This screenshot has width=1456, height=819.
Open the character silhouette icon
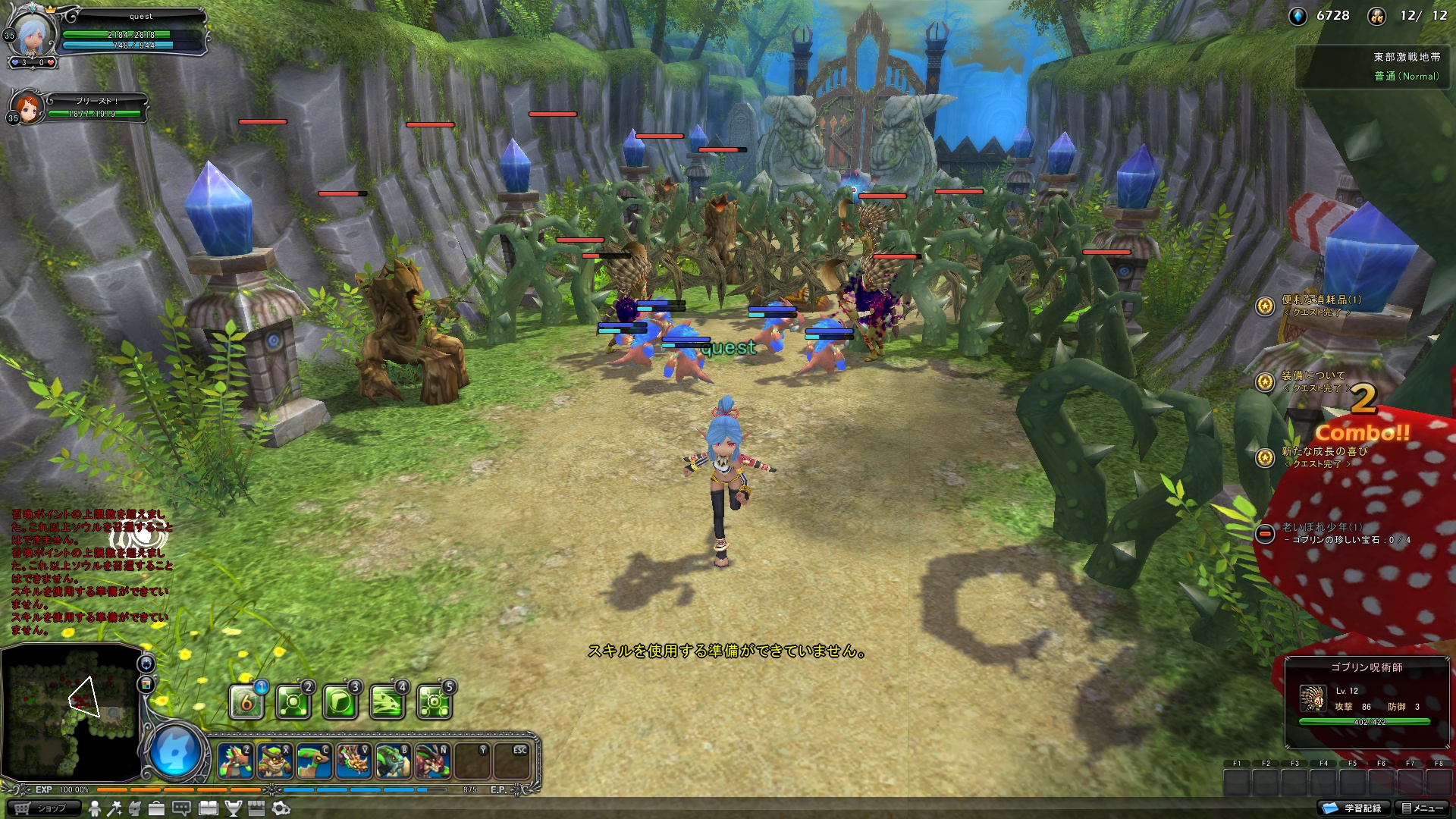[95, 808]
